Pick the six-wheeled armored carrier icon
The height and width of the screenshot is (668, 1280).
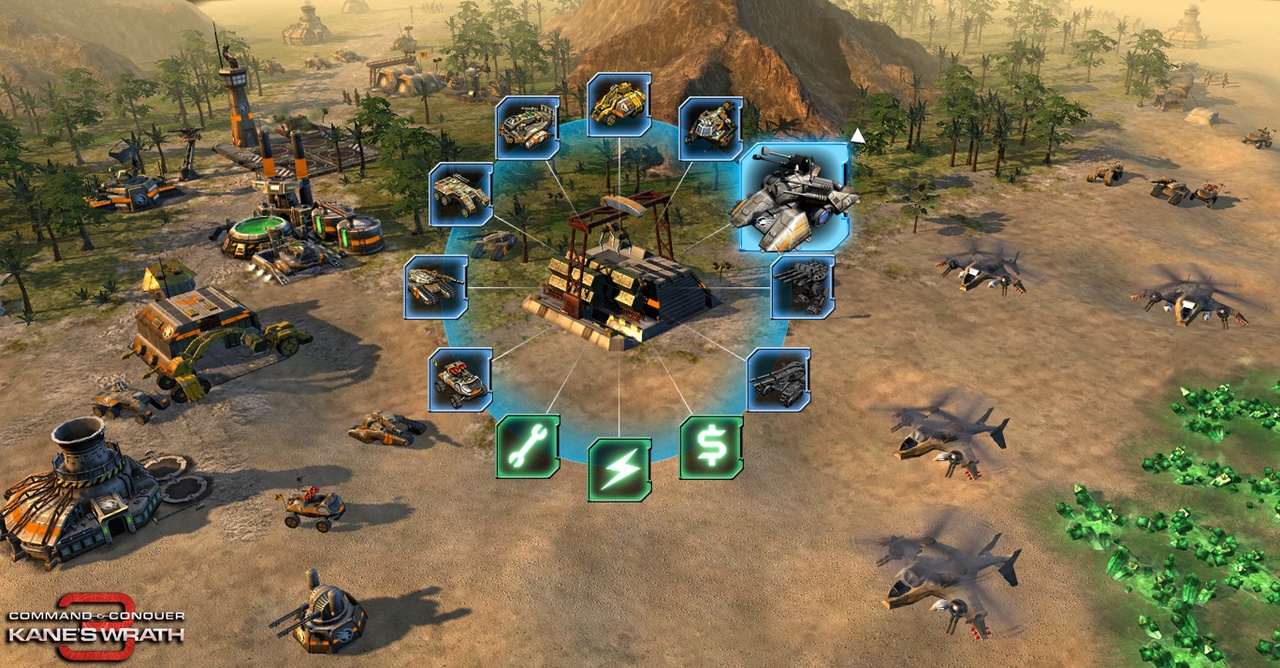point(461,194)
